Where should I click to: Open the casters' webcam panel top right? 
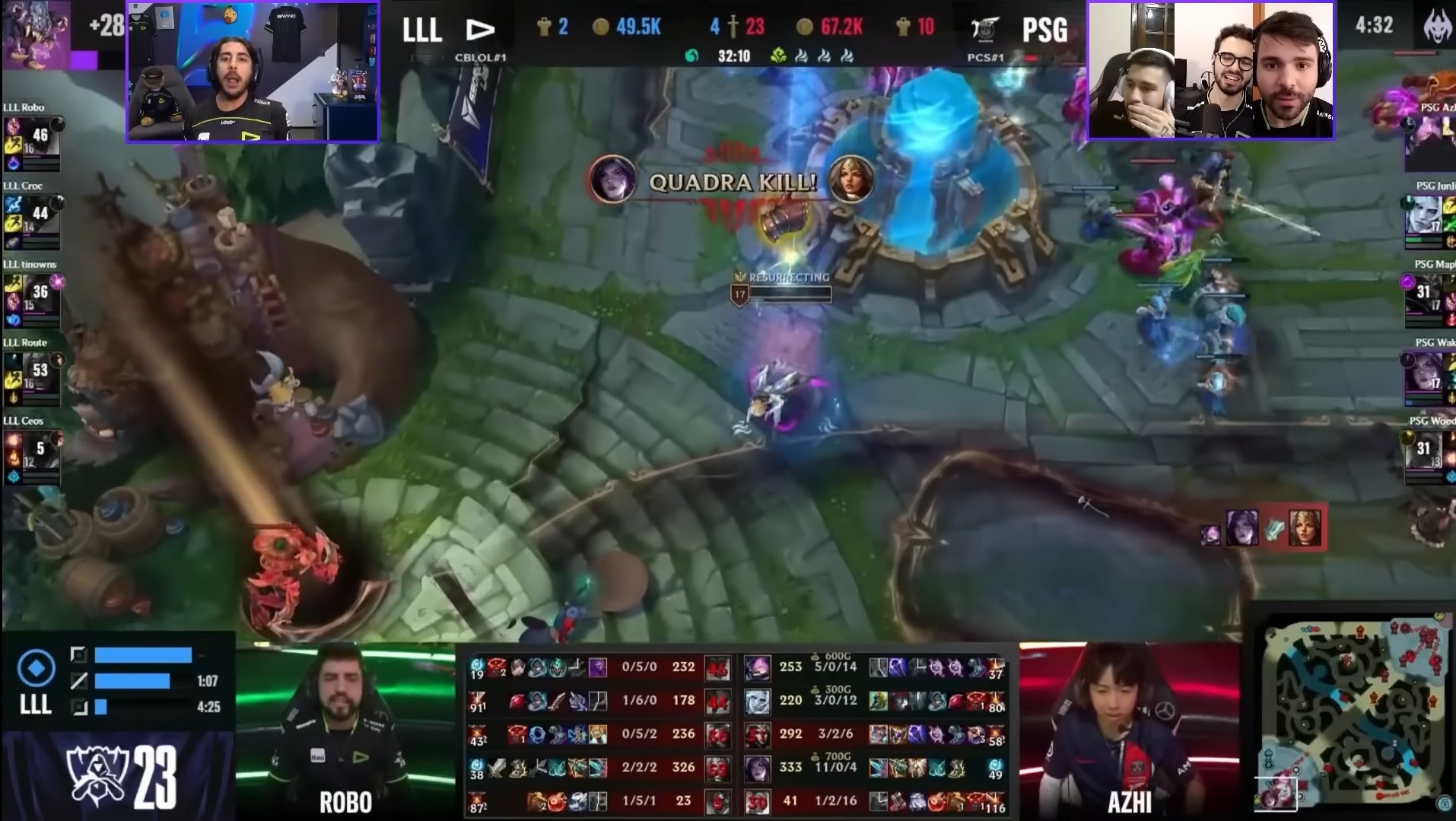pyautogui.click(x=1211, y=68)
